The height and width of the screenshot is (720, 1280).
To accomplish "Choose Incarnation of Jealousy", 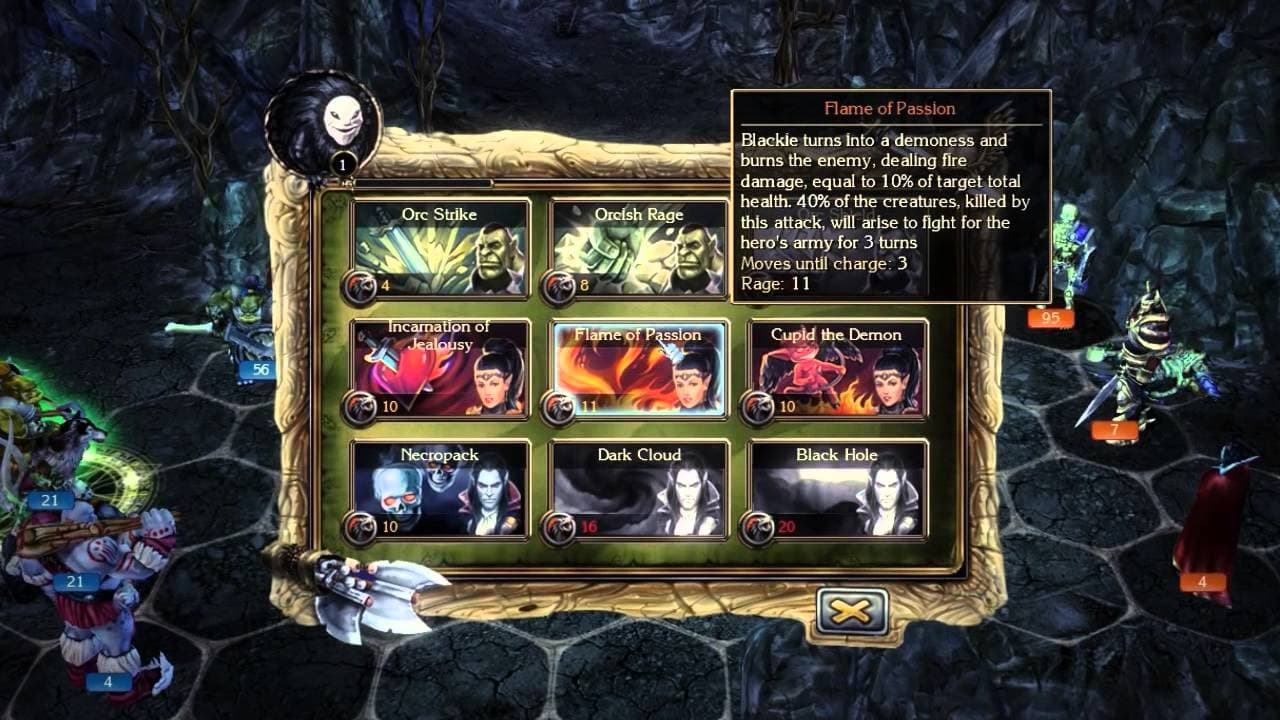I will pyautogui.click(x=440, y=370).
